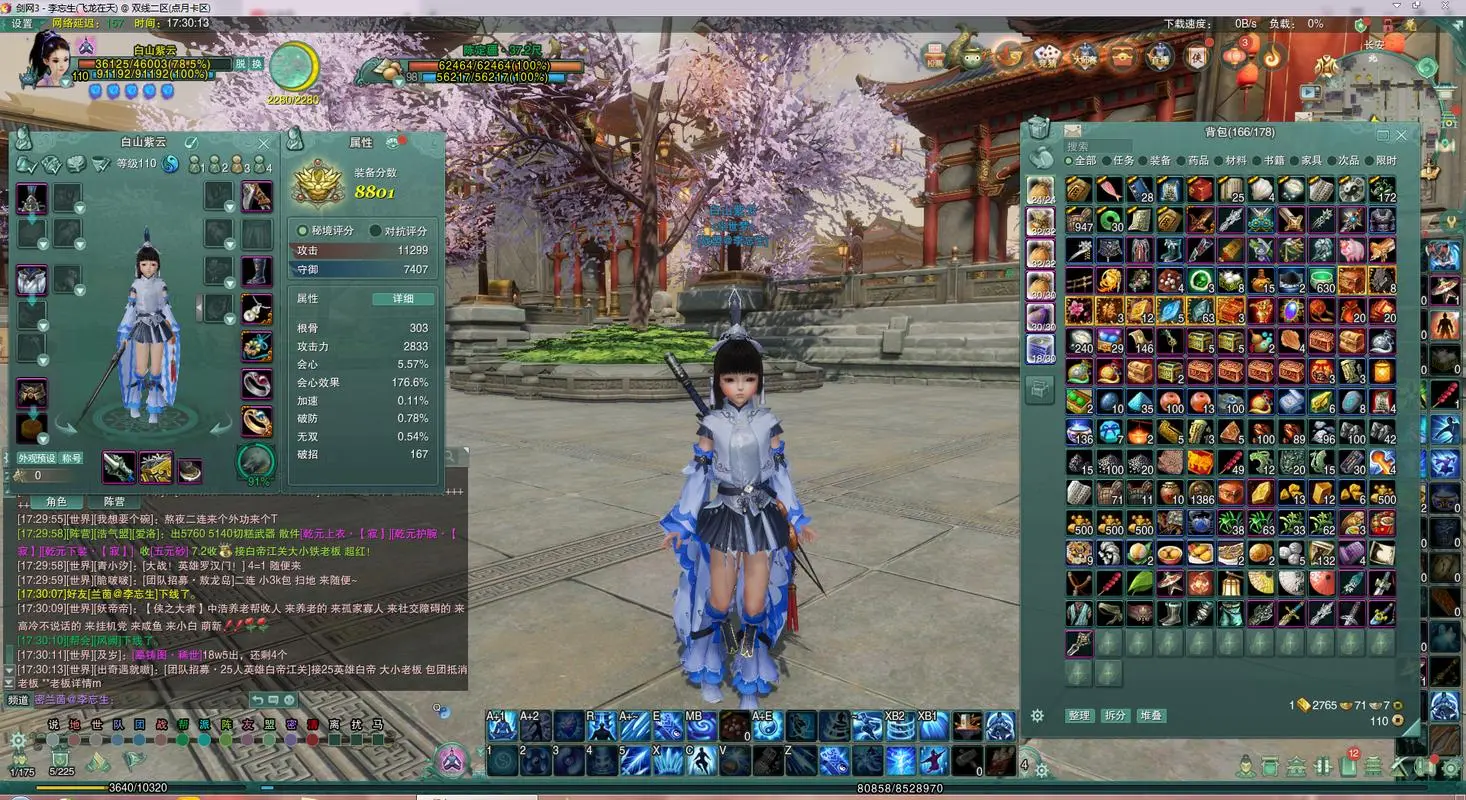Close the backpack window

(x=1401, y=135)
